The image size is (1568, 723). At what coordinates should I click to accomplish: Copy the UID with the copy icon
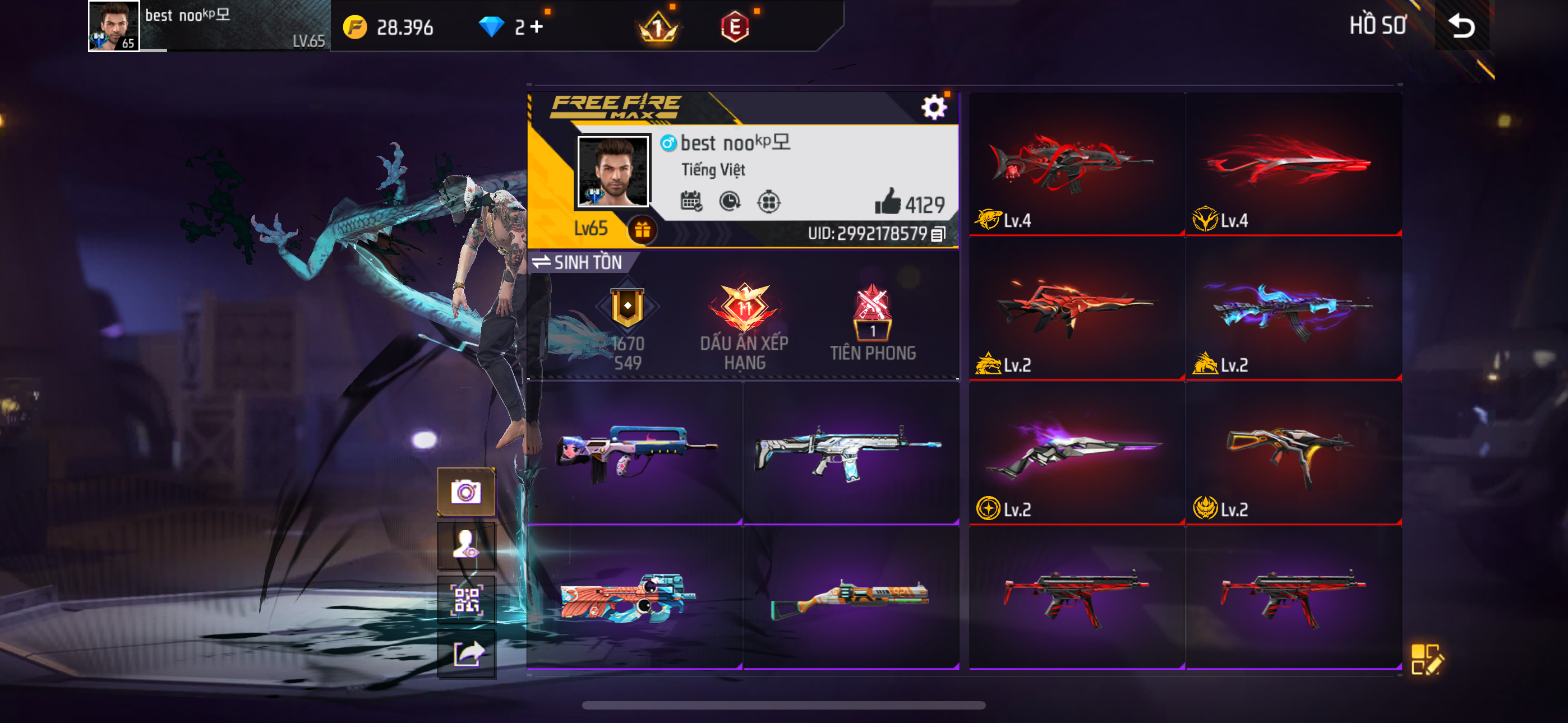938,234
